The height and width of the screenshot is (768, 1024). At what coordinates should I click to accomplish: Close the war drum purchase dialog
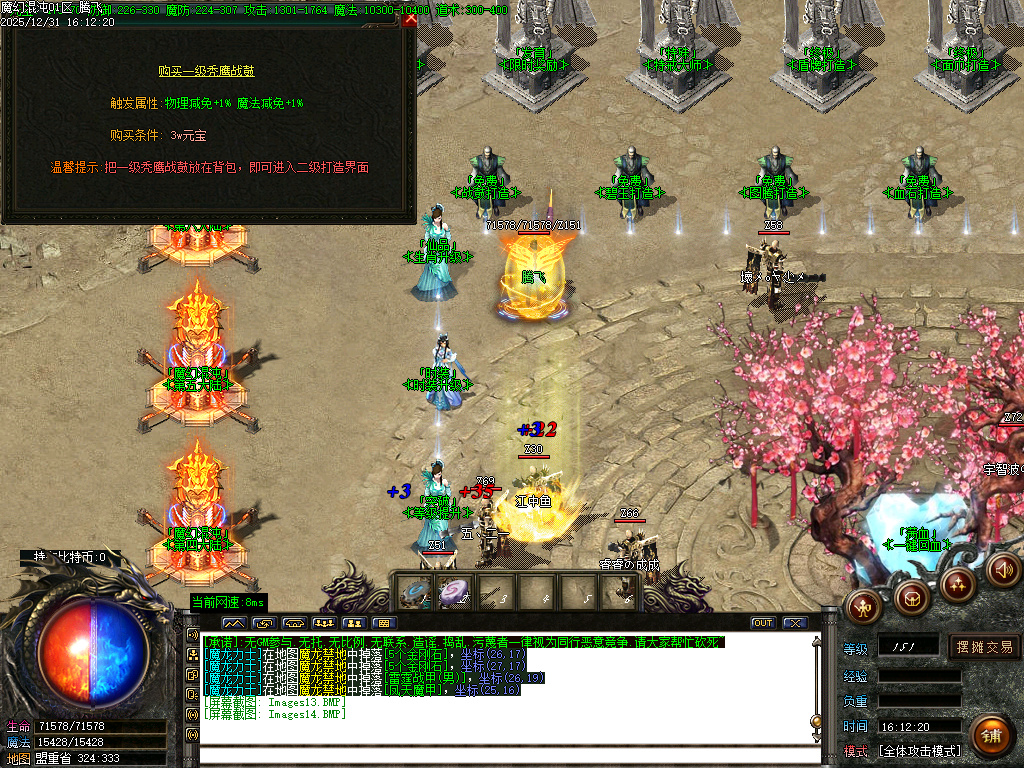(410, 19)
